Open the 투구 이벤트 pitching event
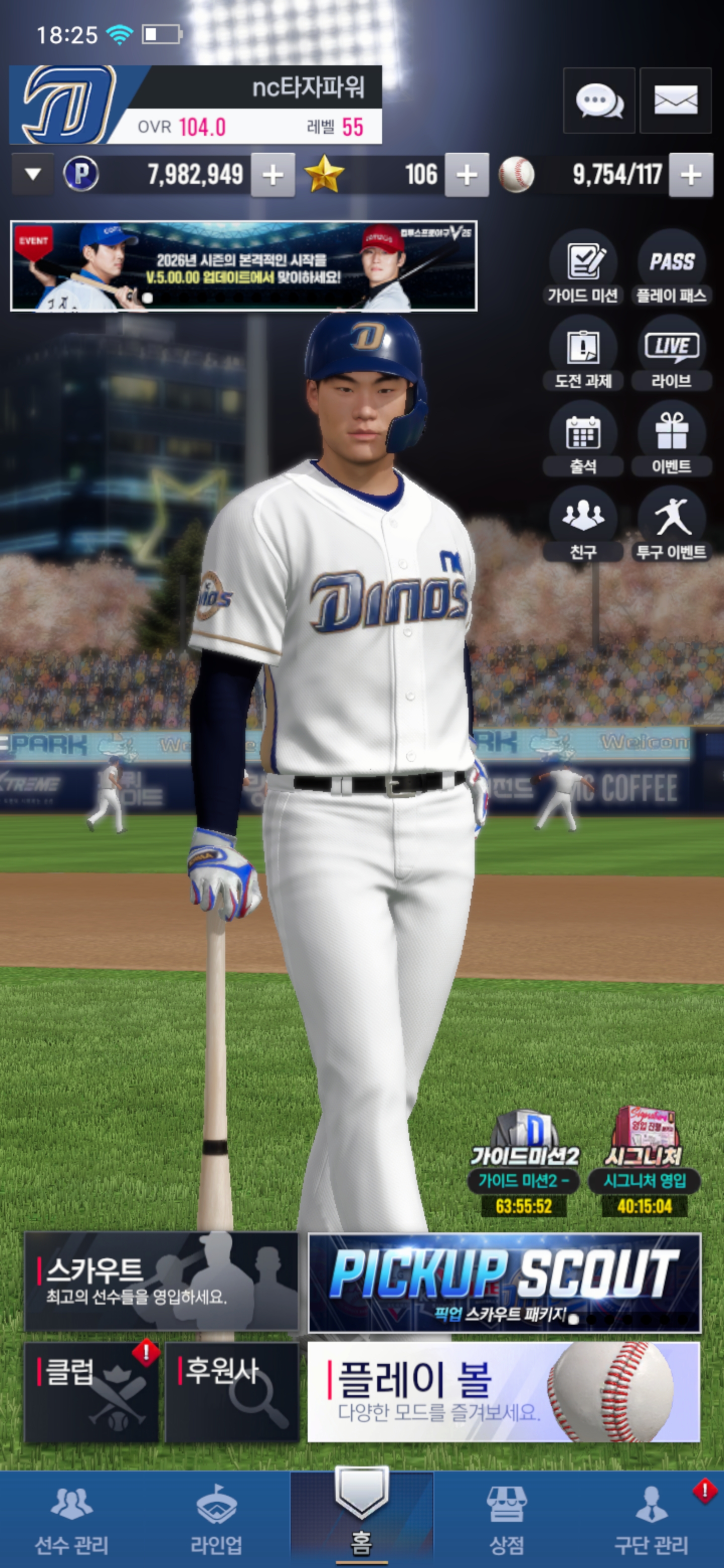Viewport: 724px width, 1568px height. coord(672,524)
